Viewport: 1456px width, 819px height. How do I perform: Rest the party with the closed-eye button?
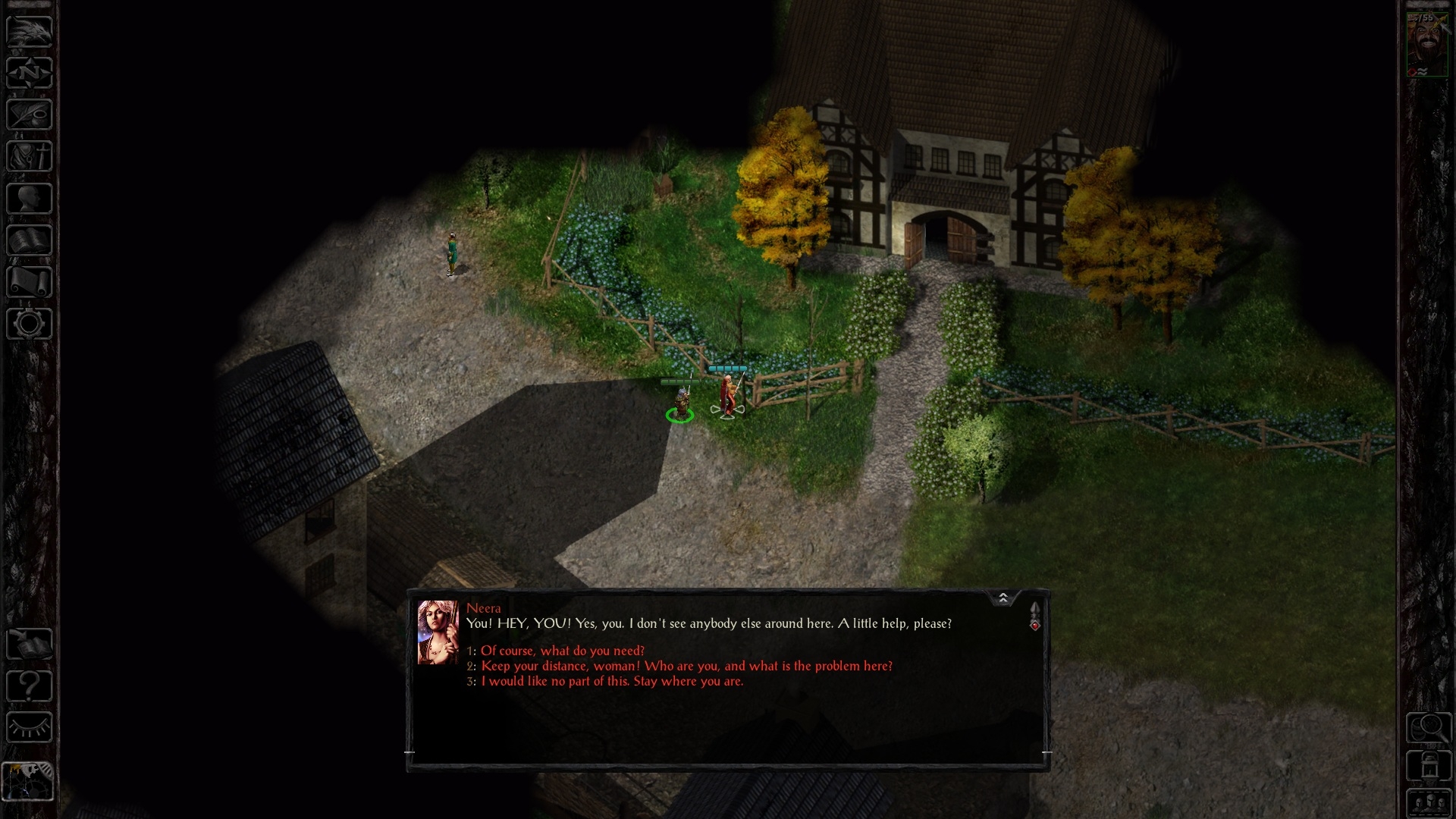(x=30, y=727)
